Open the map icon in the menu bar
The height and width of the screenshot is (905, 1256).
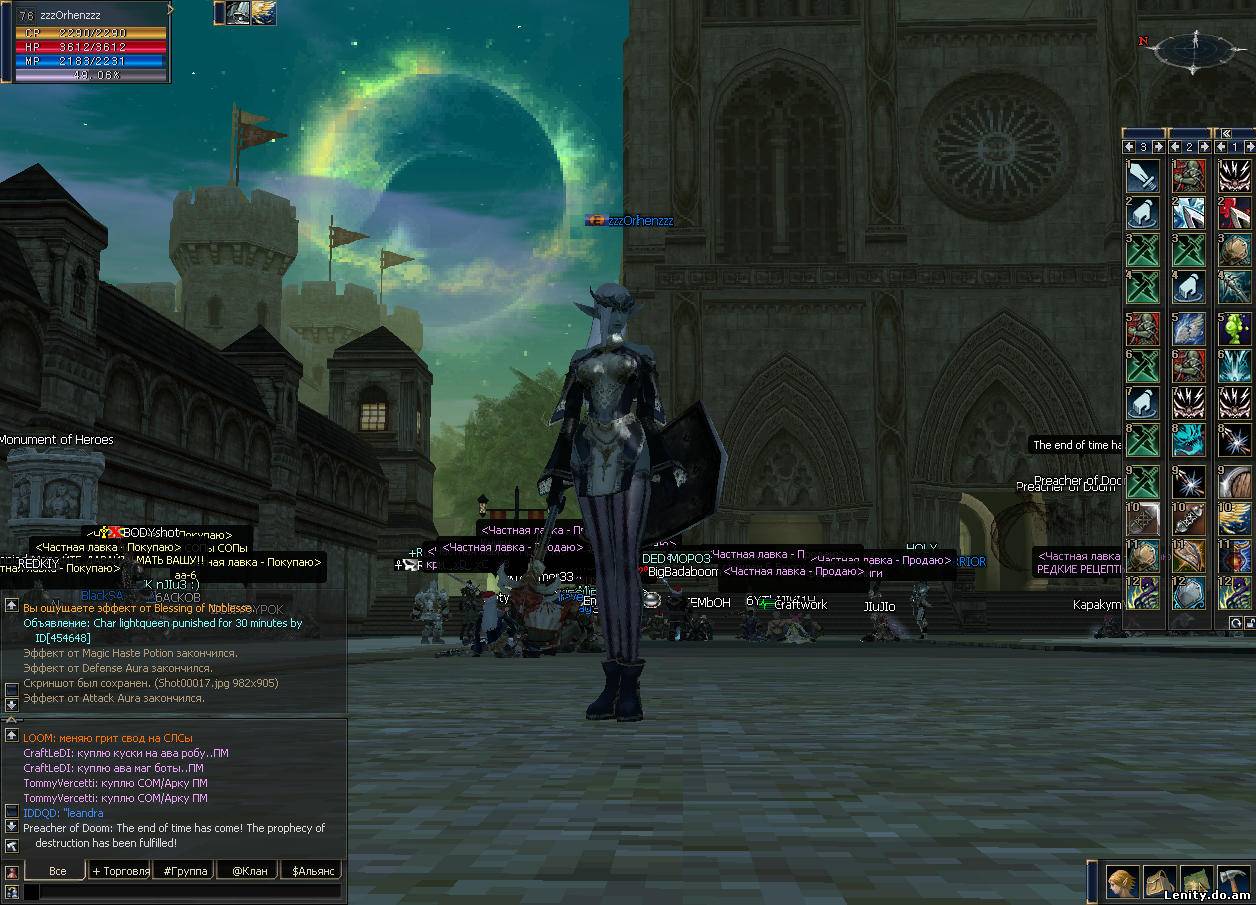click(x=1197, y=883)
